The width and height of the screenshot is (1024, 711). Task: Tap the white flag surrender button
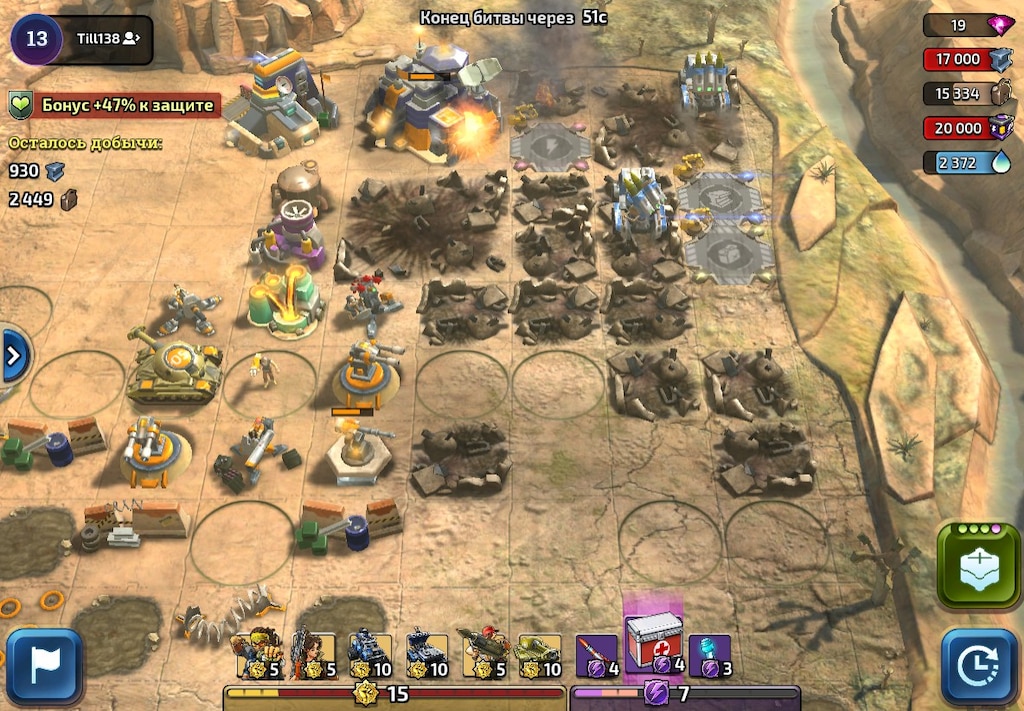[44, 666]
